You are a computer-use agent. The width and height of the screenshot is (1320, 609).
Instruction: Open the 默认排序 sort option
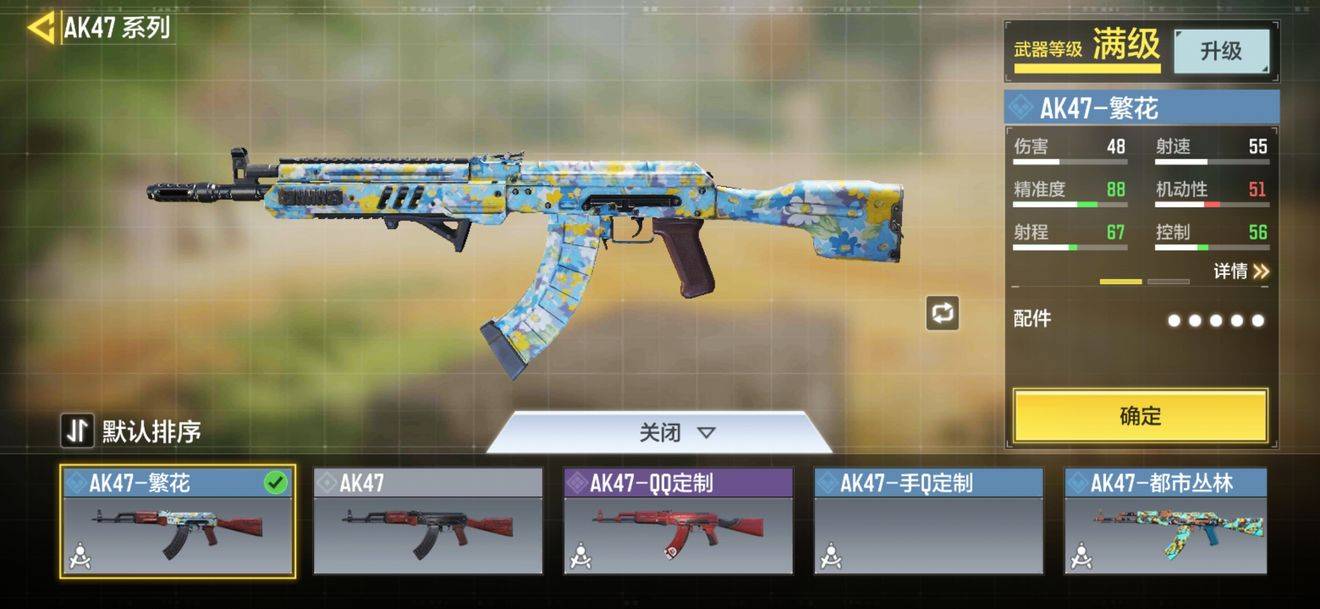coord(131,431)
